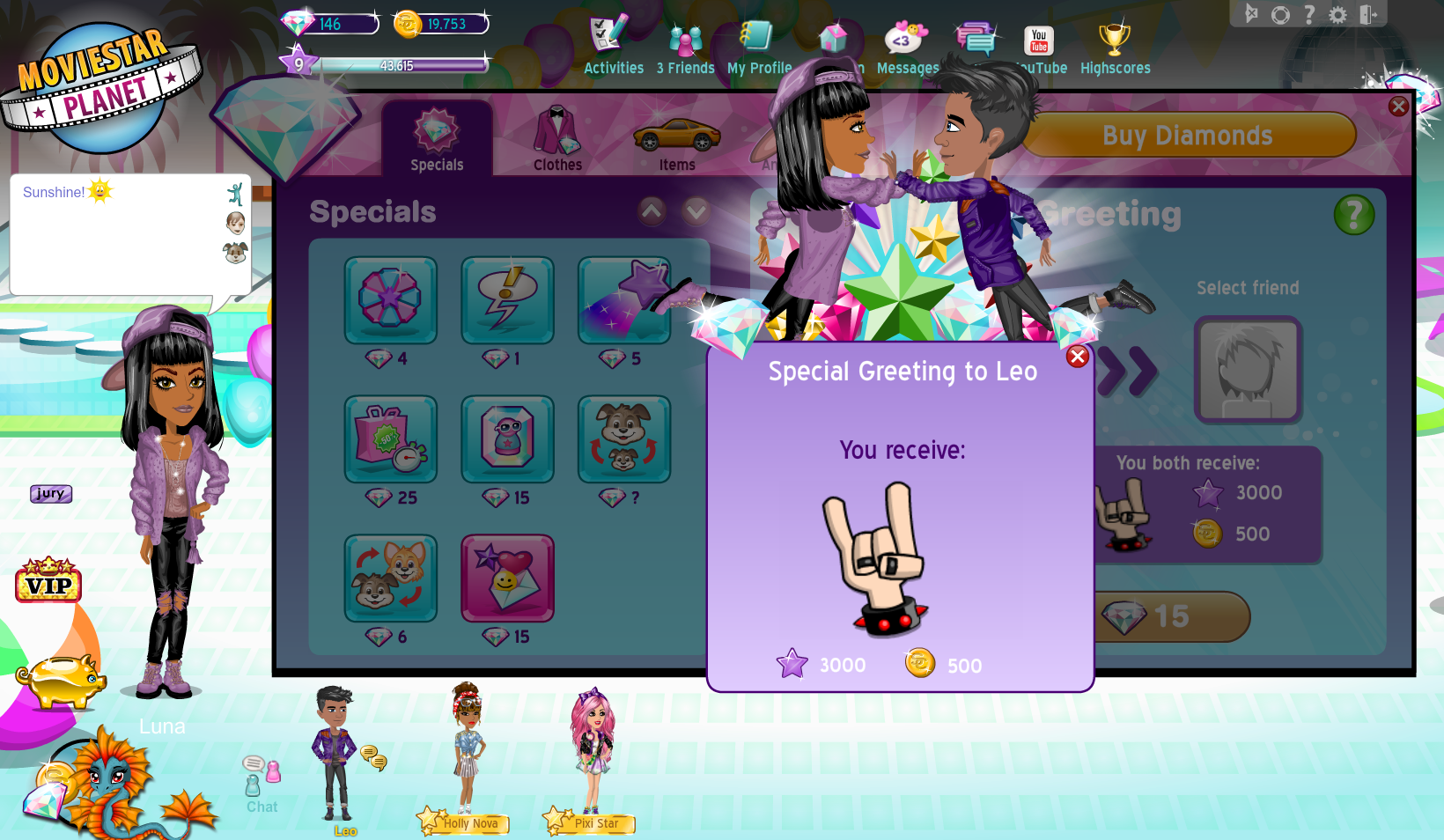Image resolution: width=1444 pixels, height=840 pixels.
Task: Click the Select friend avatar placeholder
Action: coord(1247,370)
